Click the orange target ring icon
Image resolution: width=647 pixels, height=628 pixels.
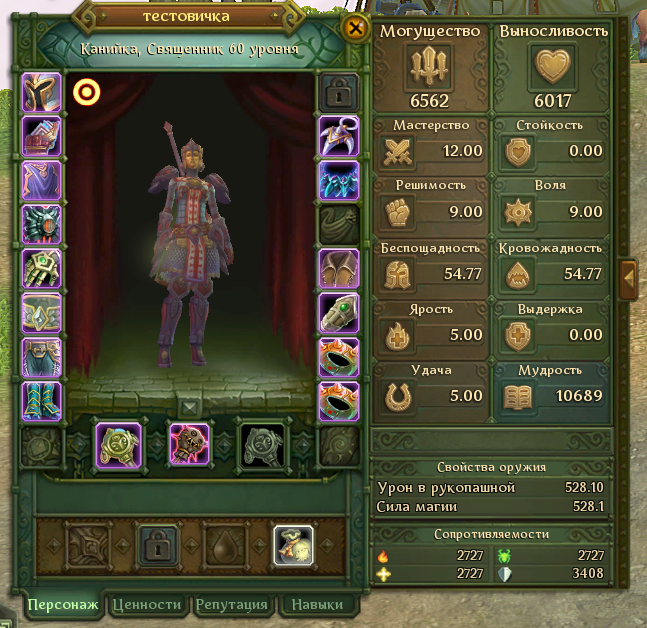pyautogui.click(x=87, y=93)
